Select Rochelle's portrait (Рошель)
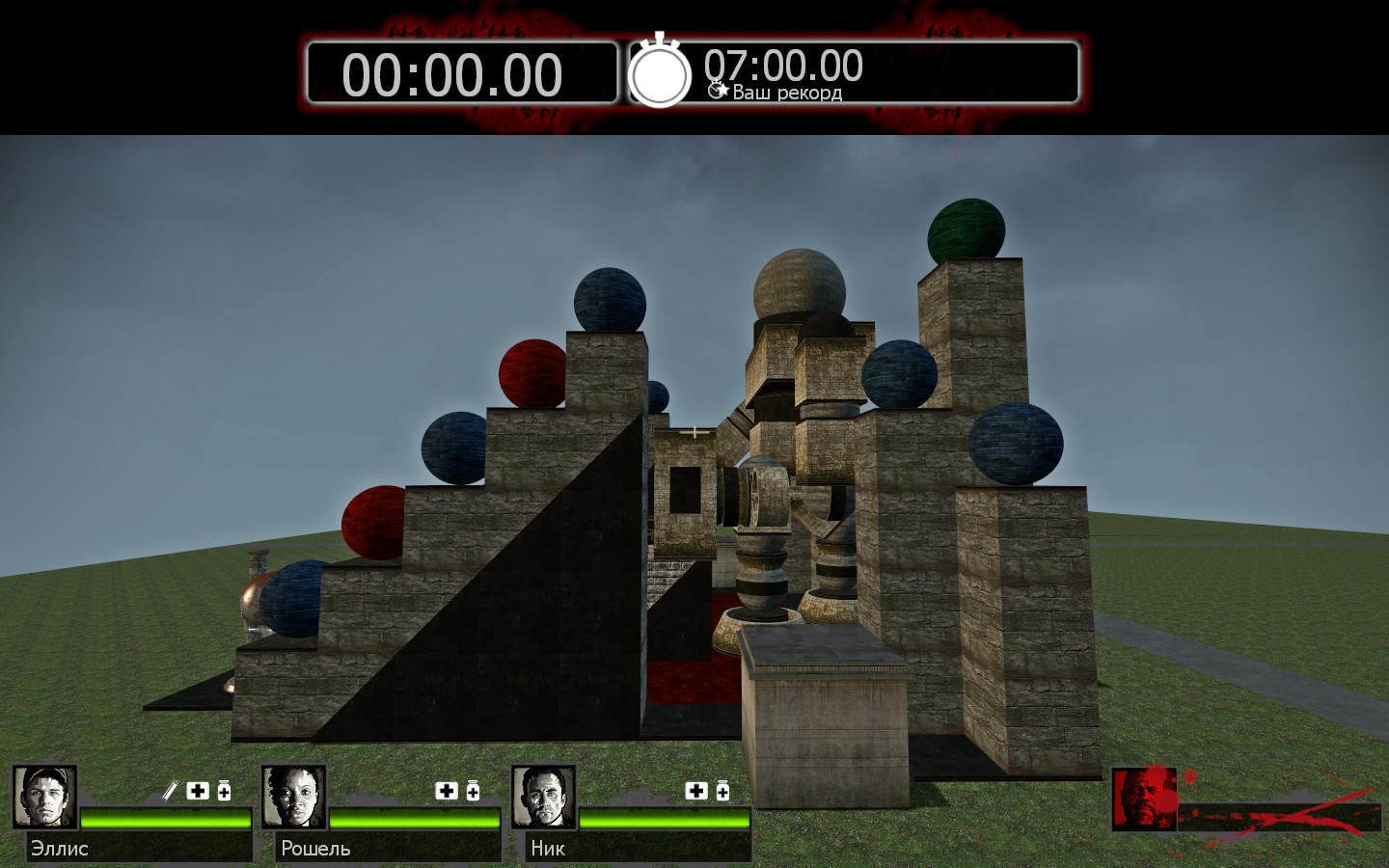 (294, 797)
